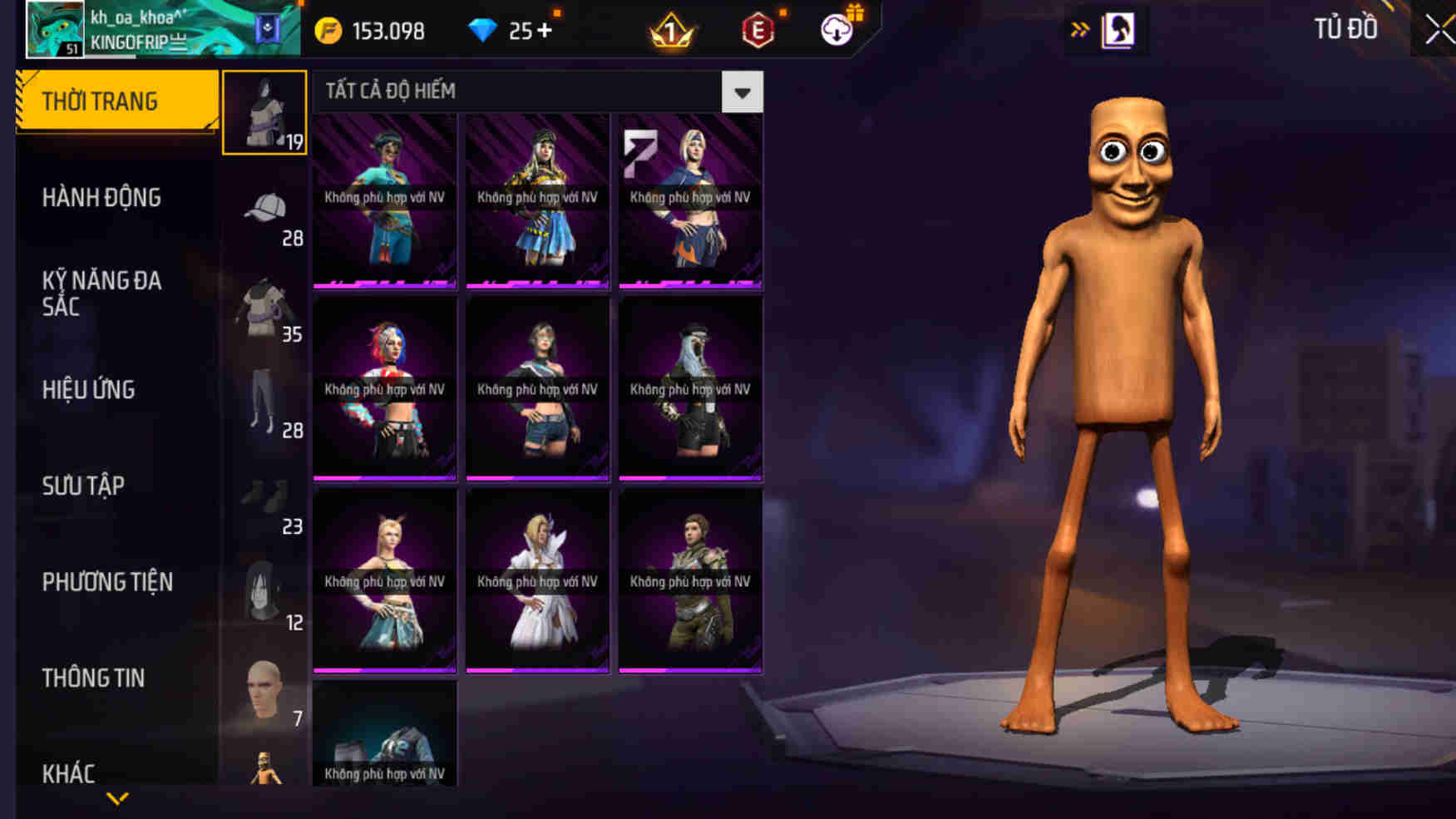This screenshot has height=819, width=1456.
Task: Expand the sidebar with the bottom chevron arrow
Action: point(116,798)
